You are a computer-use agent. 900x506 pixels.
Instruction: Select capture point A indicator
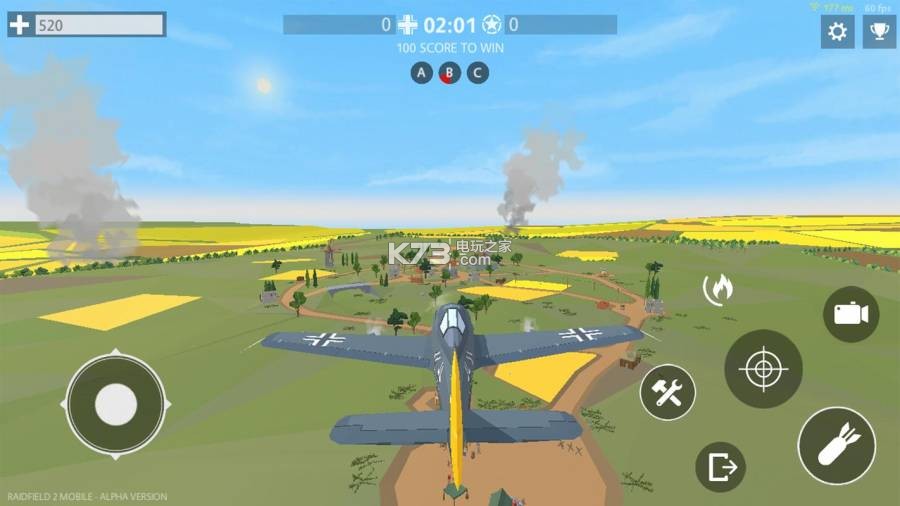[x=422, y=73]
